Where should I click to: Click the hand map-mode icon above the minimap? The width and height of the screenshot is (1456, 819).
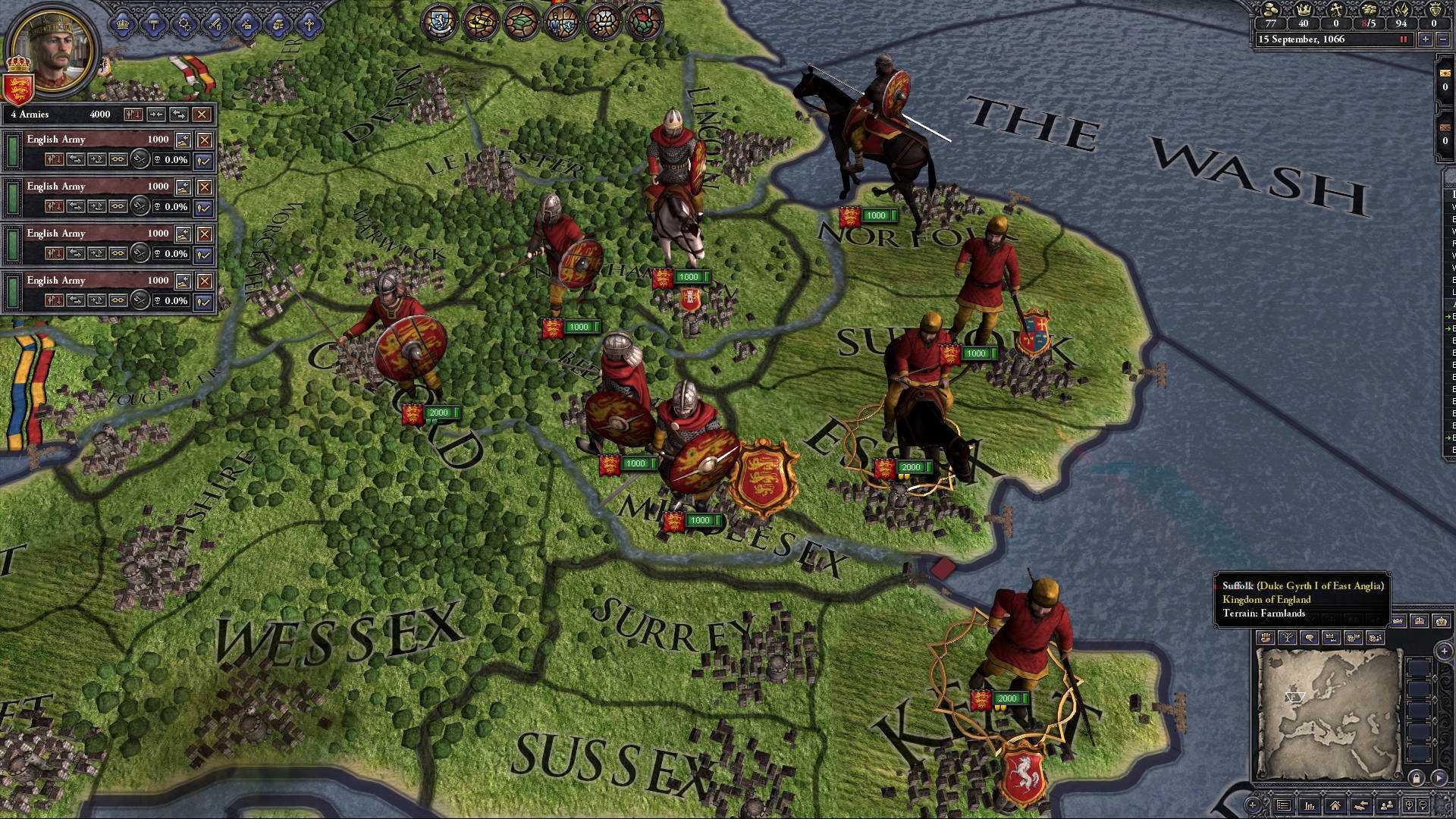tap(1266, 637)
